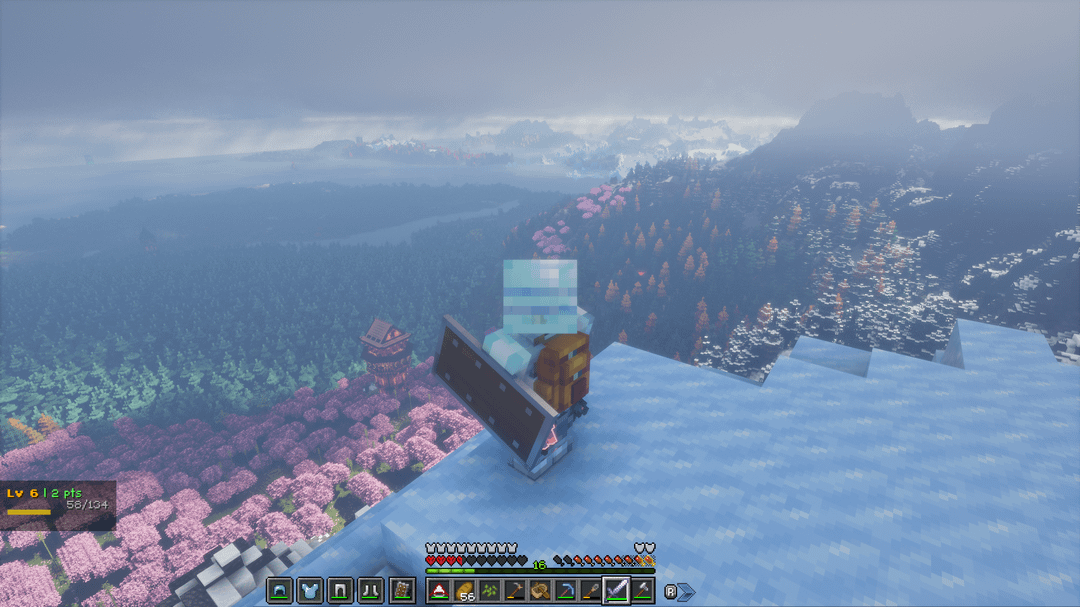The width and height of the screenshot is (1080, 607).
Task: Select the diamond helmet armor slot
Action: click(278, 590)
